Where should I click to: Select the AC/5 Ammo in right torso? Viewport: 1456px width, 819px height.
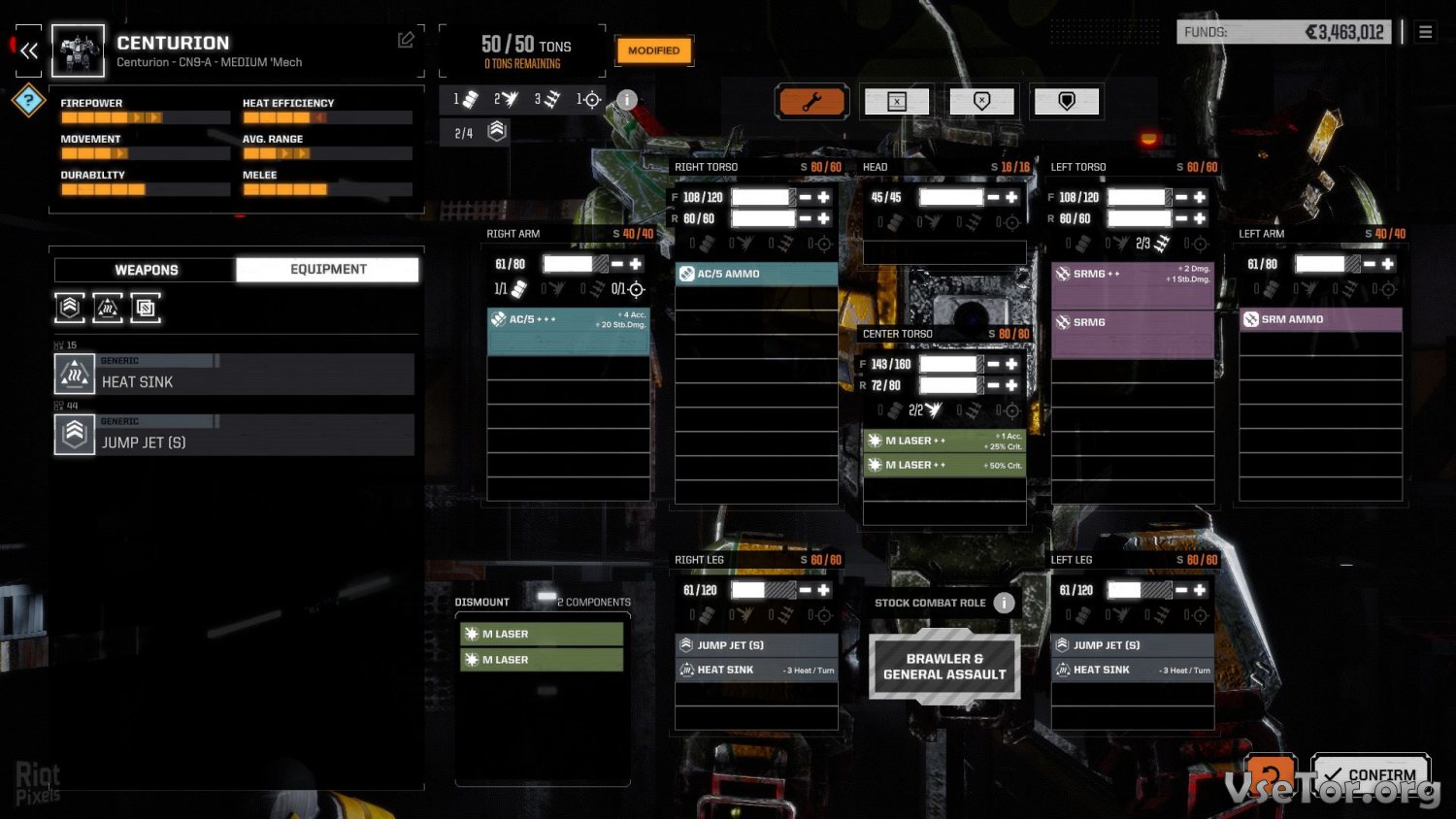(756, 274)
